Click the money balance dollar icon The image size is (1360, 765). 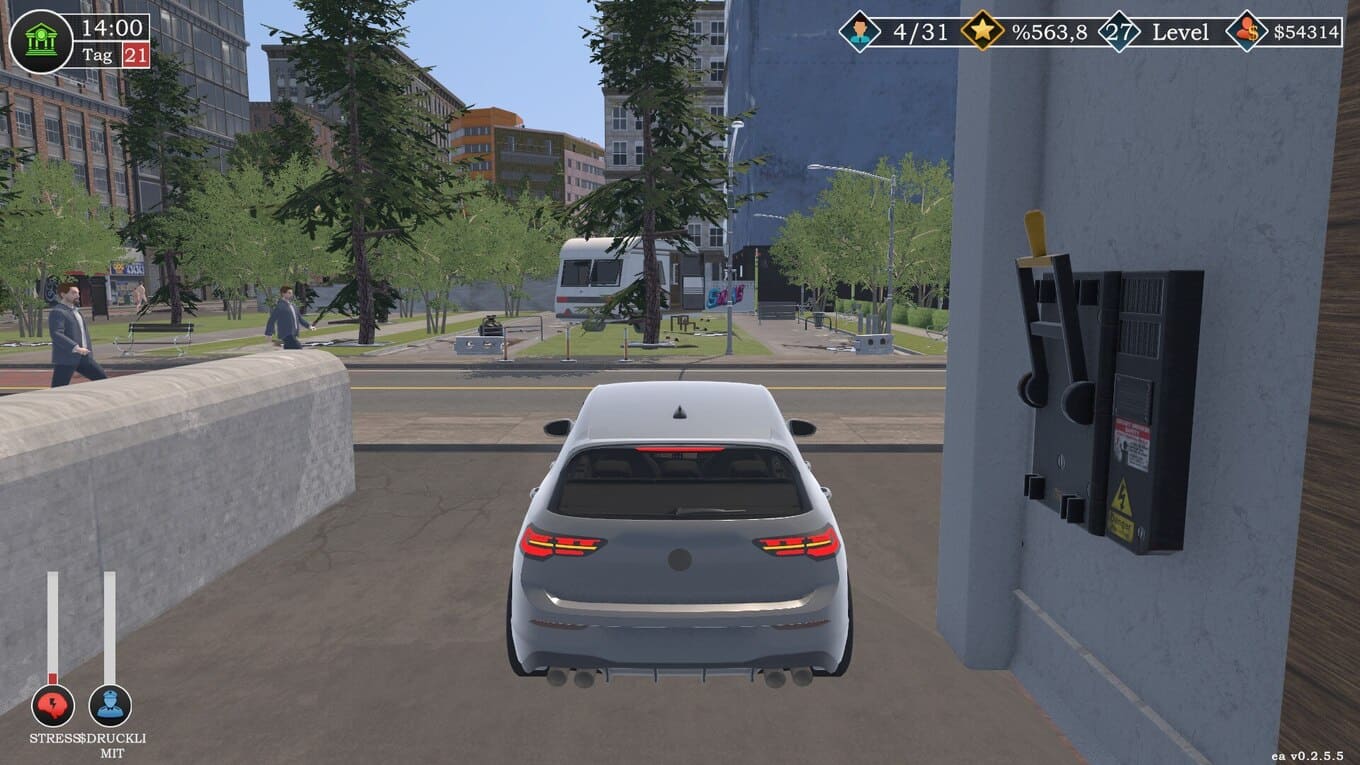1246,31
